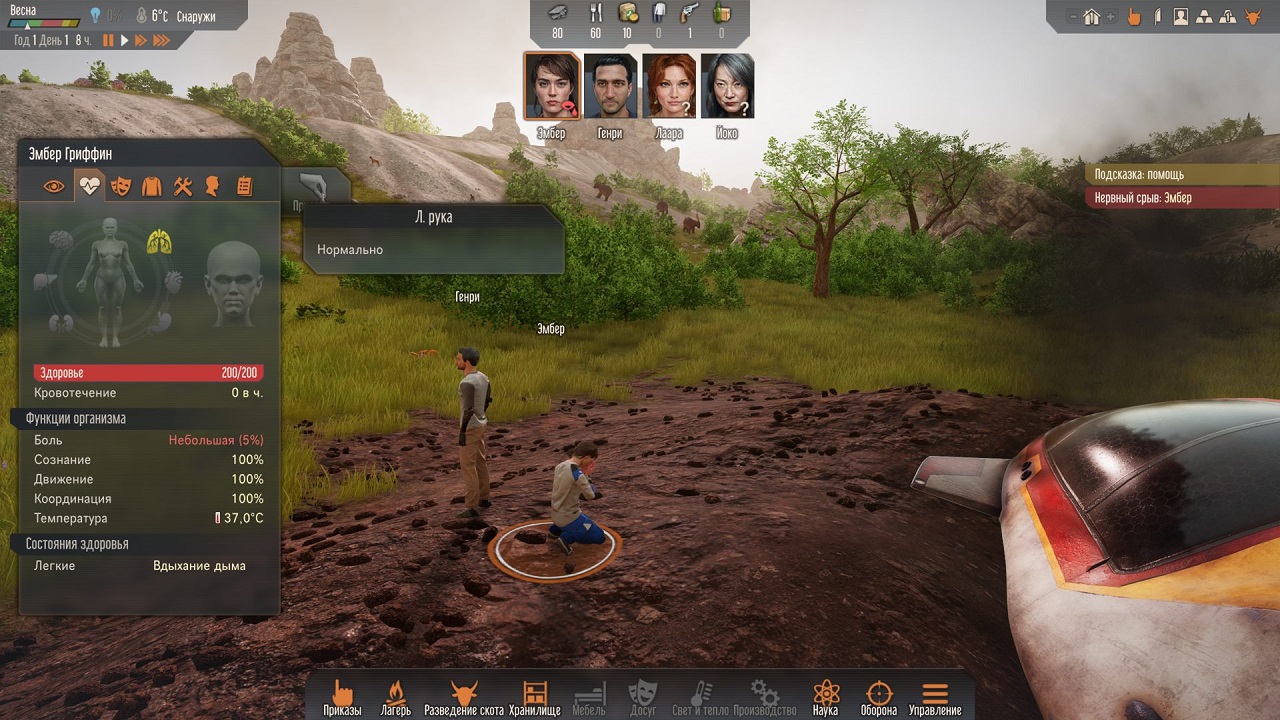The height and width of the screenshot is (720, 1280).
Task: Open the sweater clothing tab
Action: coord(151,186)
